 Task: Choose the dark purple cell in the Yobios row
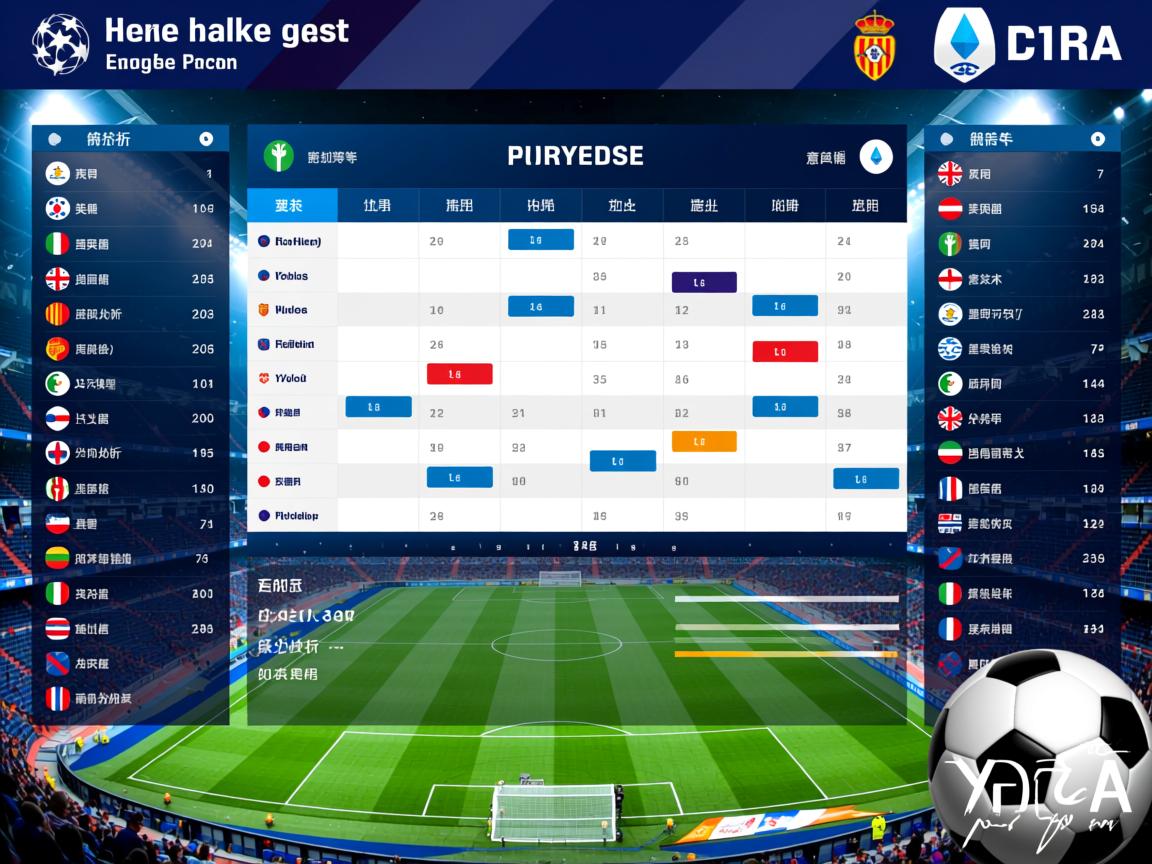(704, 282)
